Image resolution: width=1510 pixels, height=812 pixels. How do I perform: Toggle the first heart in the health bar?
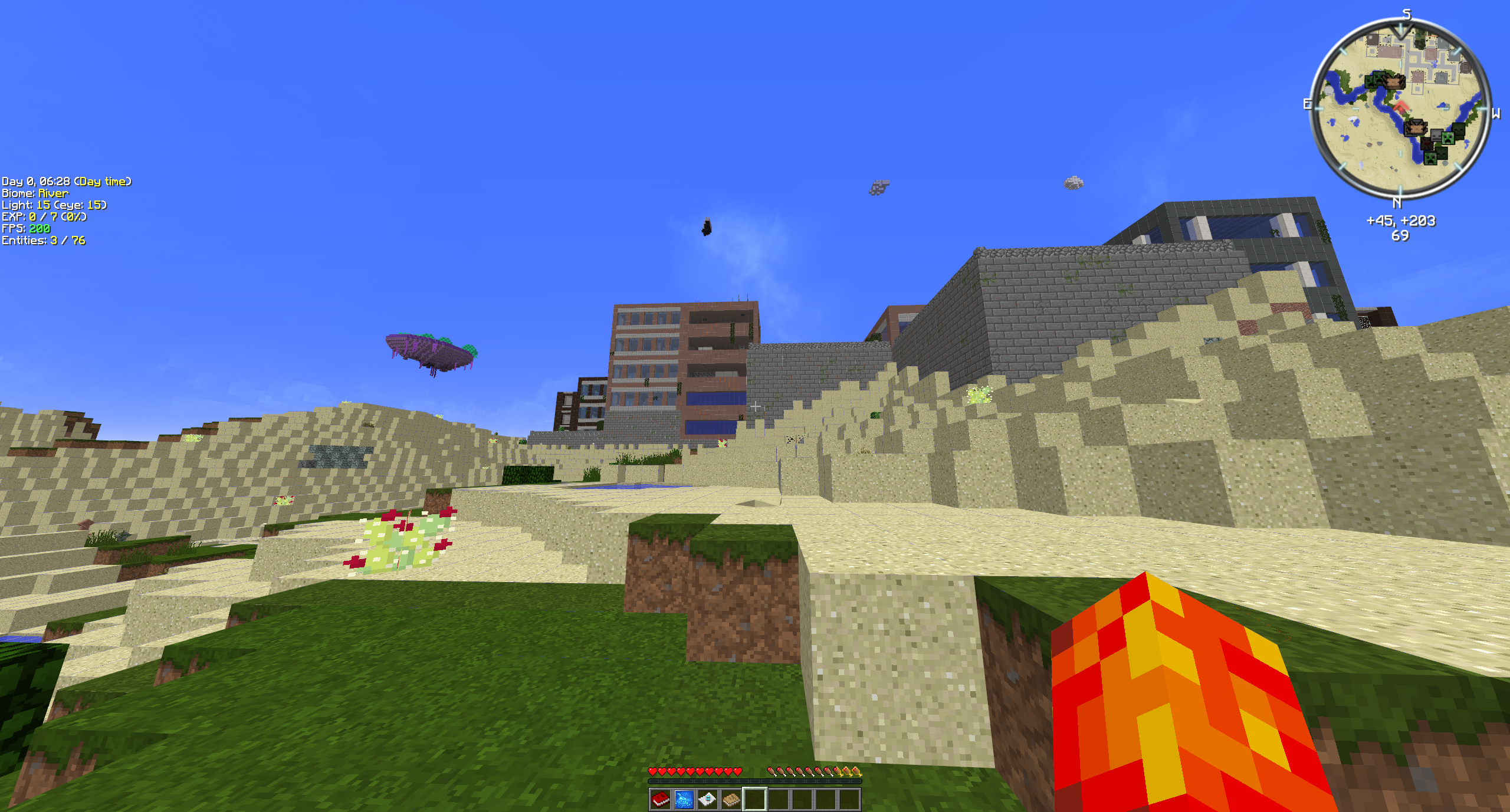click(652, 771)
